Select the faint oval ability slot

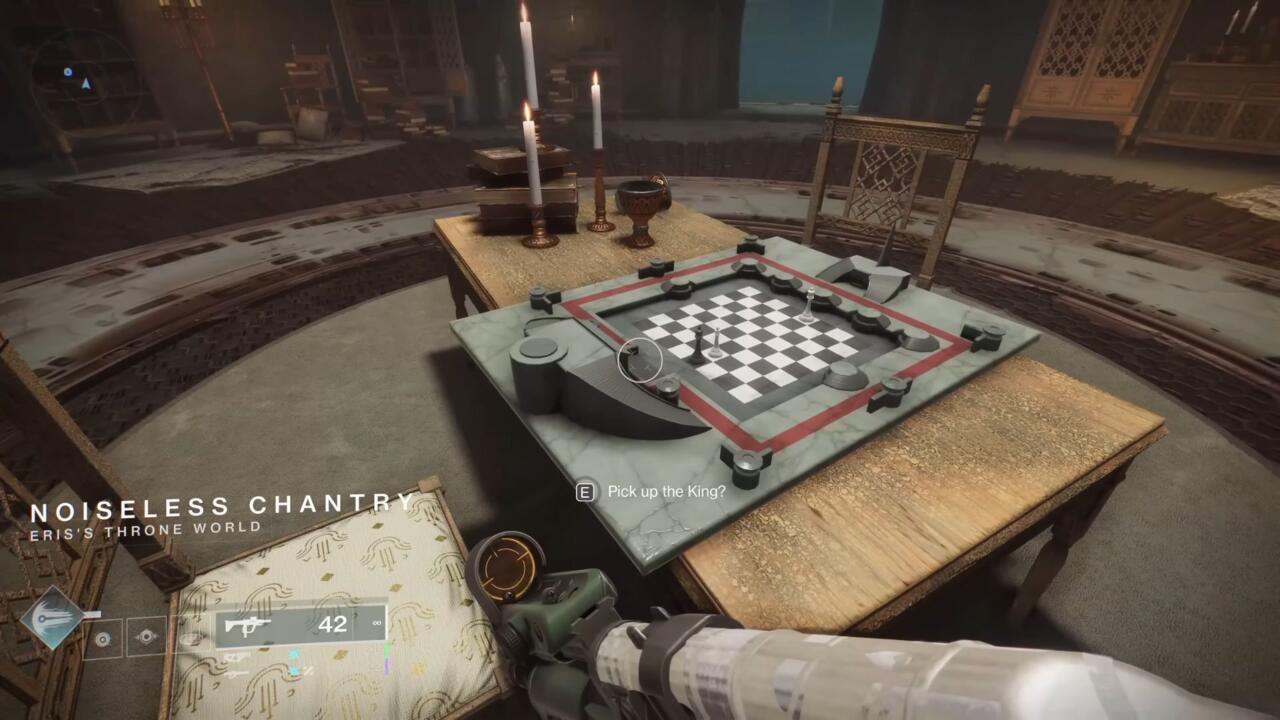(x=189, y=637)
